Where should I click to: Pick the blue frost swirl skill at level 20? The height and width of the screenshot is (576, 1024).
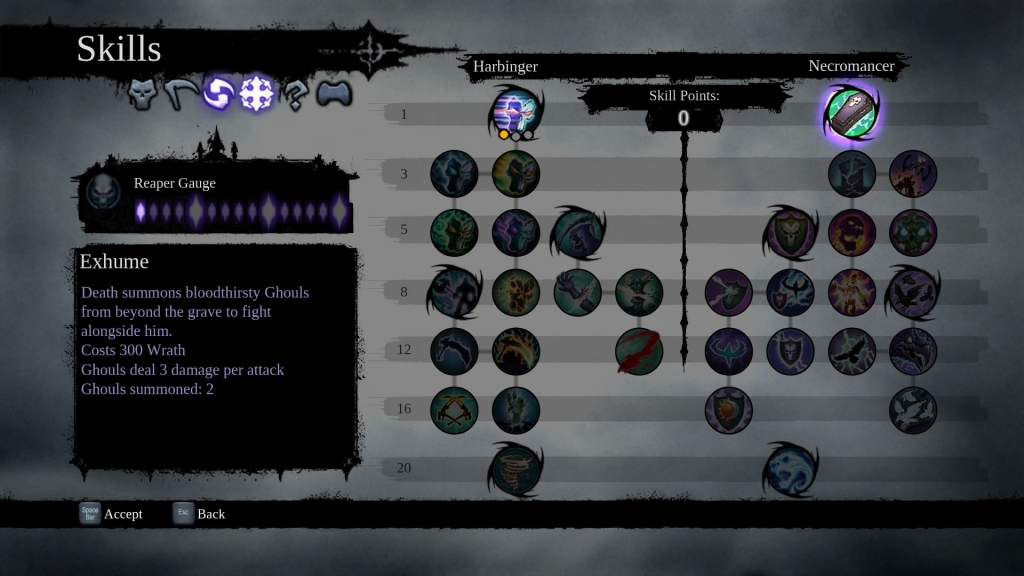coord(790,467)
